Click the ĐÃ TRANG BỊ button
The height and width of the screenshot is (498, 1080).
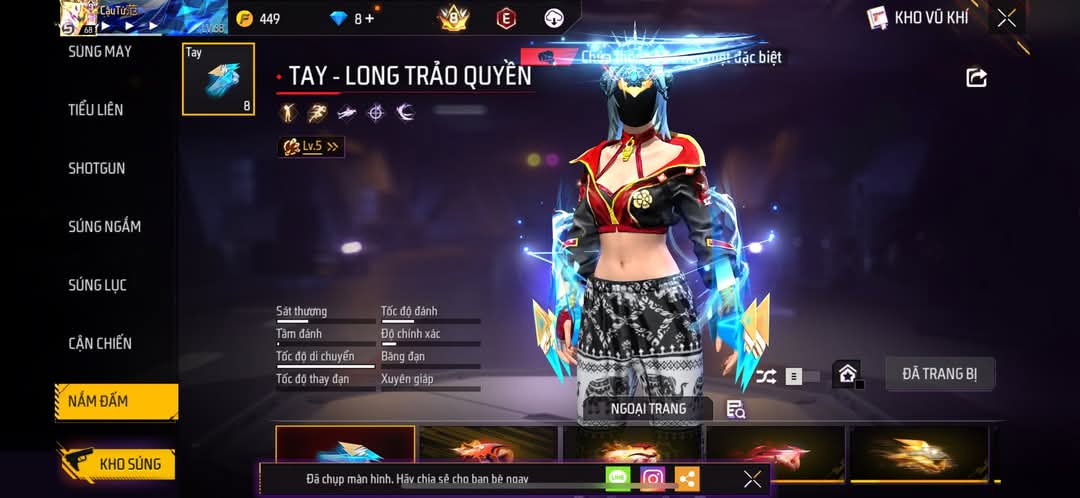(x=940, y=374)
